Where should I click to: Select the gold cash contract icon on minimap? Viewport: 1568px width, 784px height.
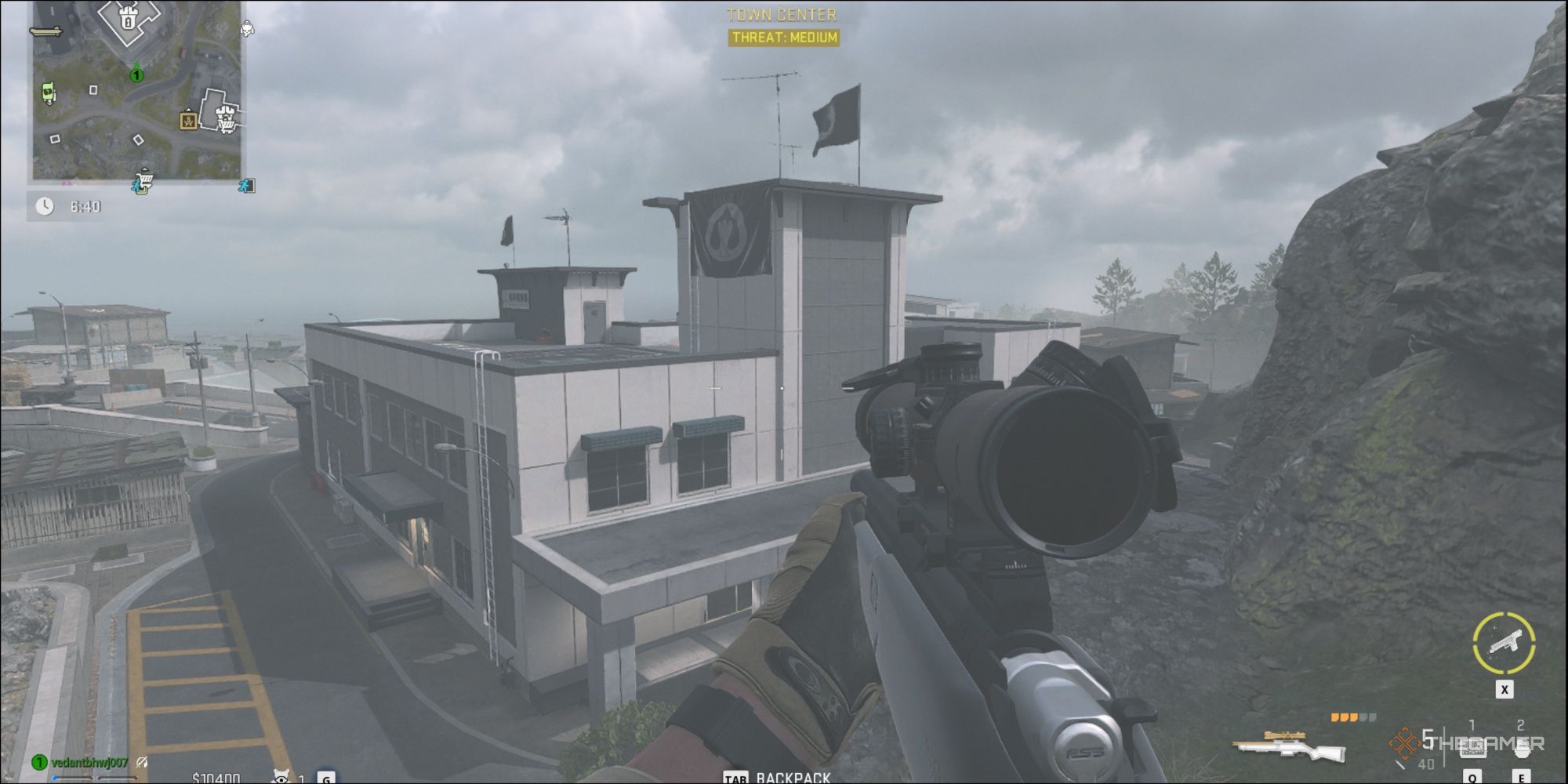pyautogui.click(x=187, y=121)
